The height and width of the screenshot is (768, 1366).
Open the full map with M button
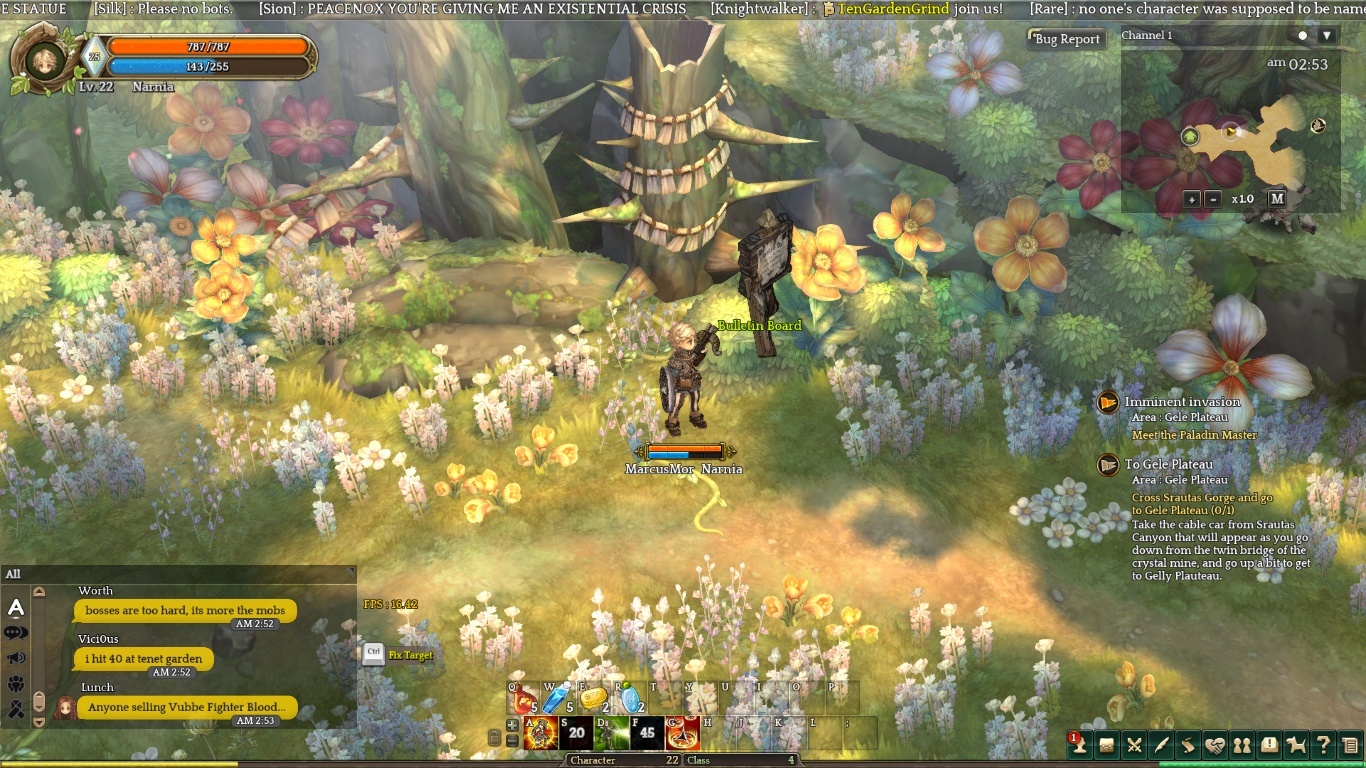(x=1277, y=198)
